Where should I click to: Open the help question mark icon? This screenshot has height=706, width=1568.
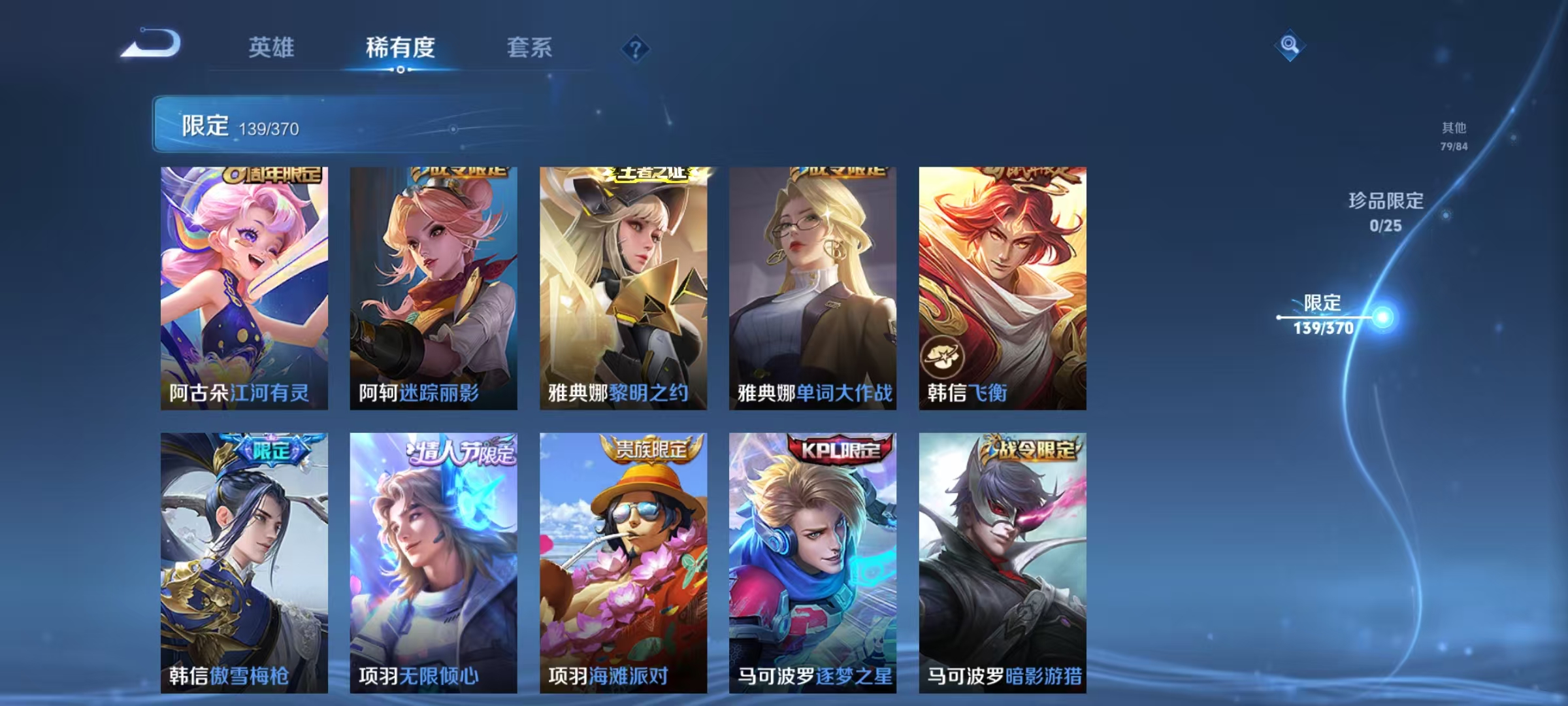634,49
